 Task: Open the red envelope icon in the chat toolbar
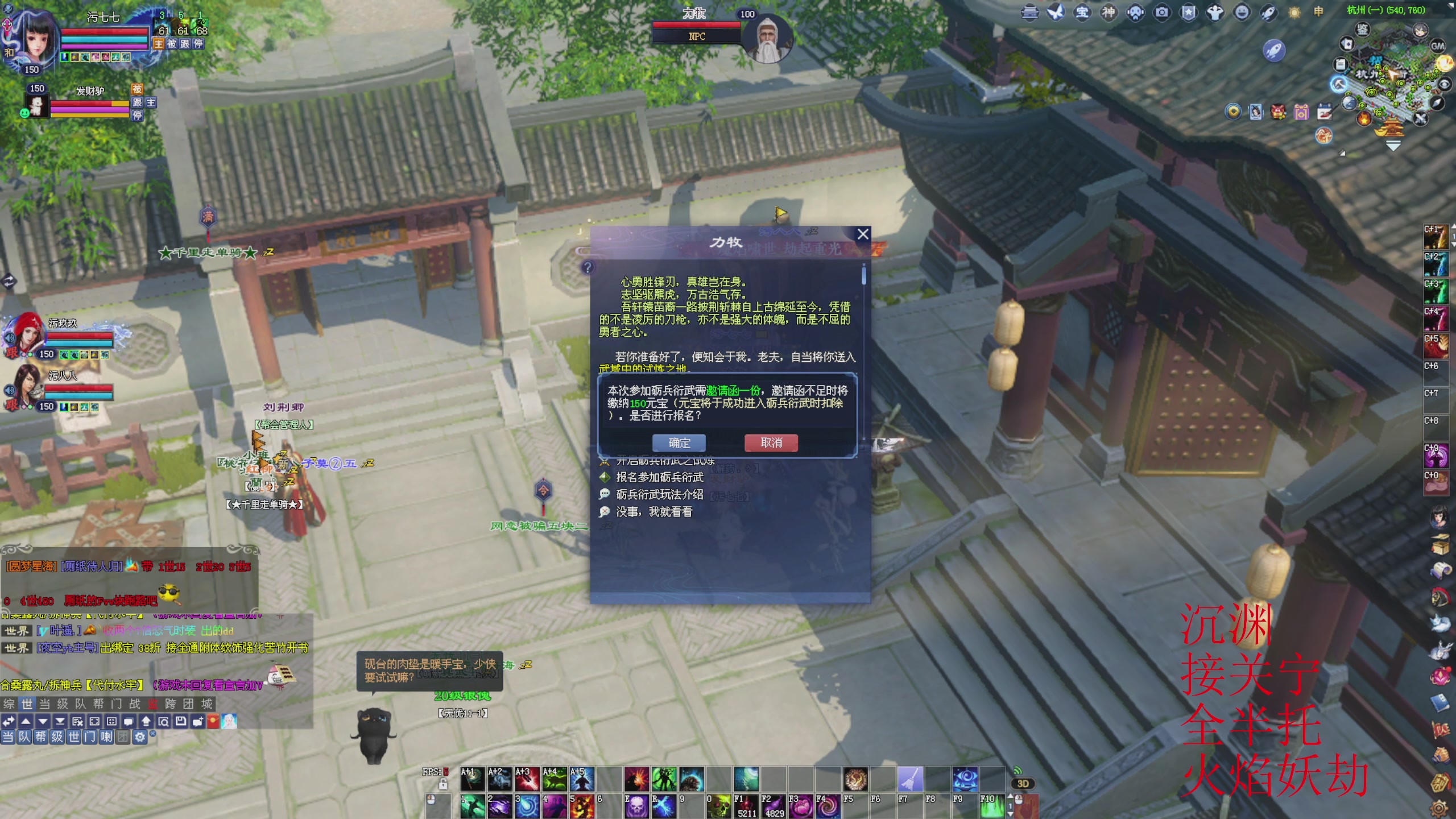pyautogui.click(x=213, y=722)
